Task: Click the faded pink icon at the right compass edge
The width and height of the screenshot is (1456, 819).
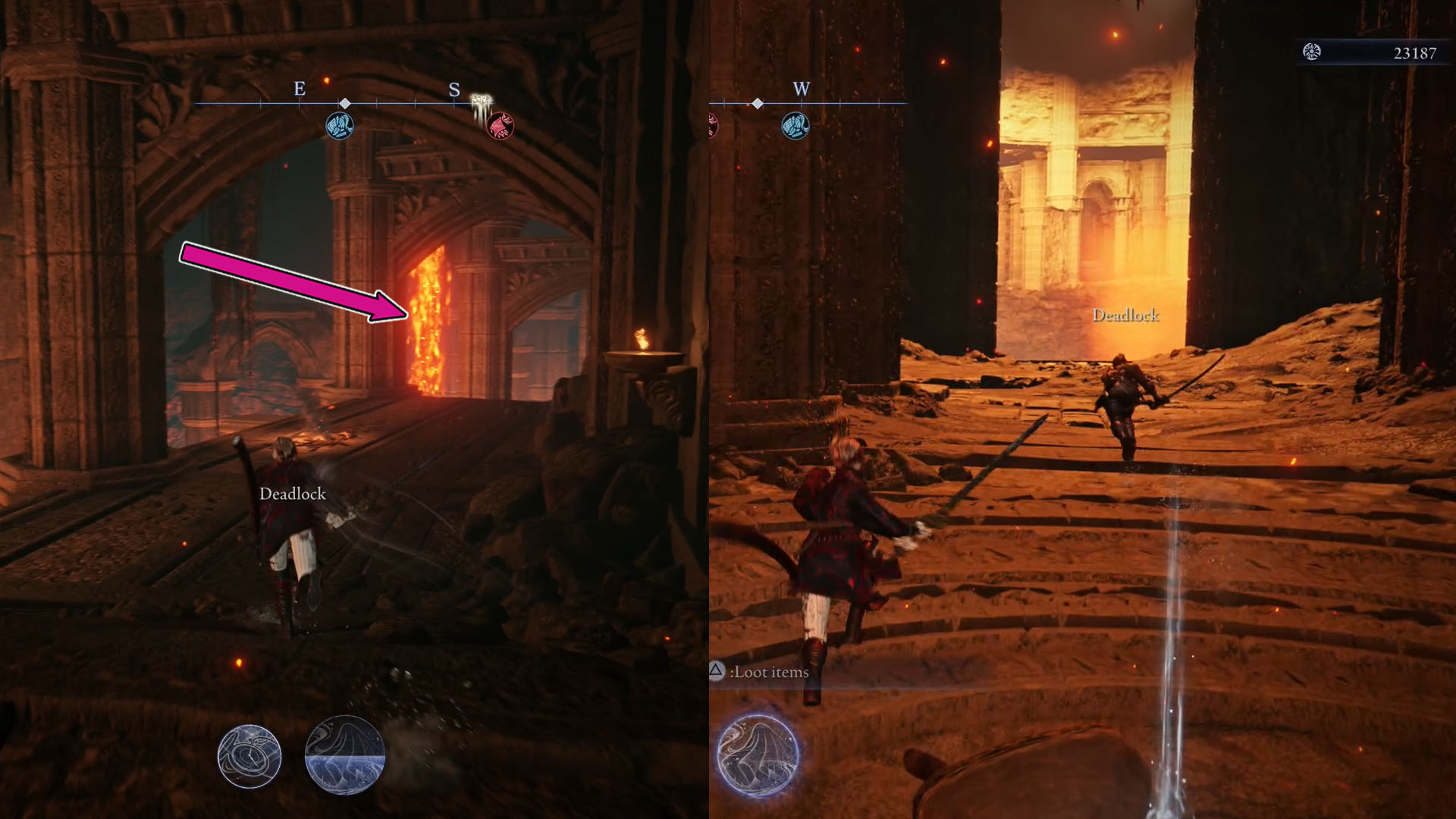Action: (x=711, y=125)
